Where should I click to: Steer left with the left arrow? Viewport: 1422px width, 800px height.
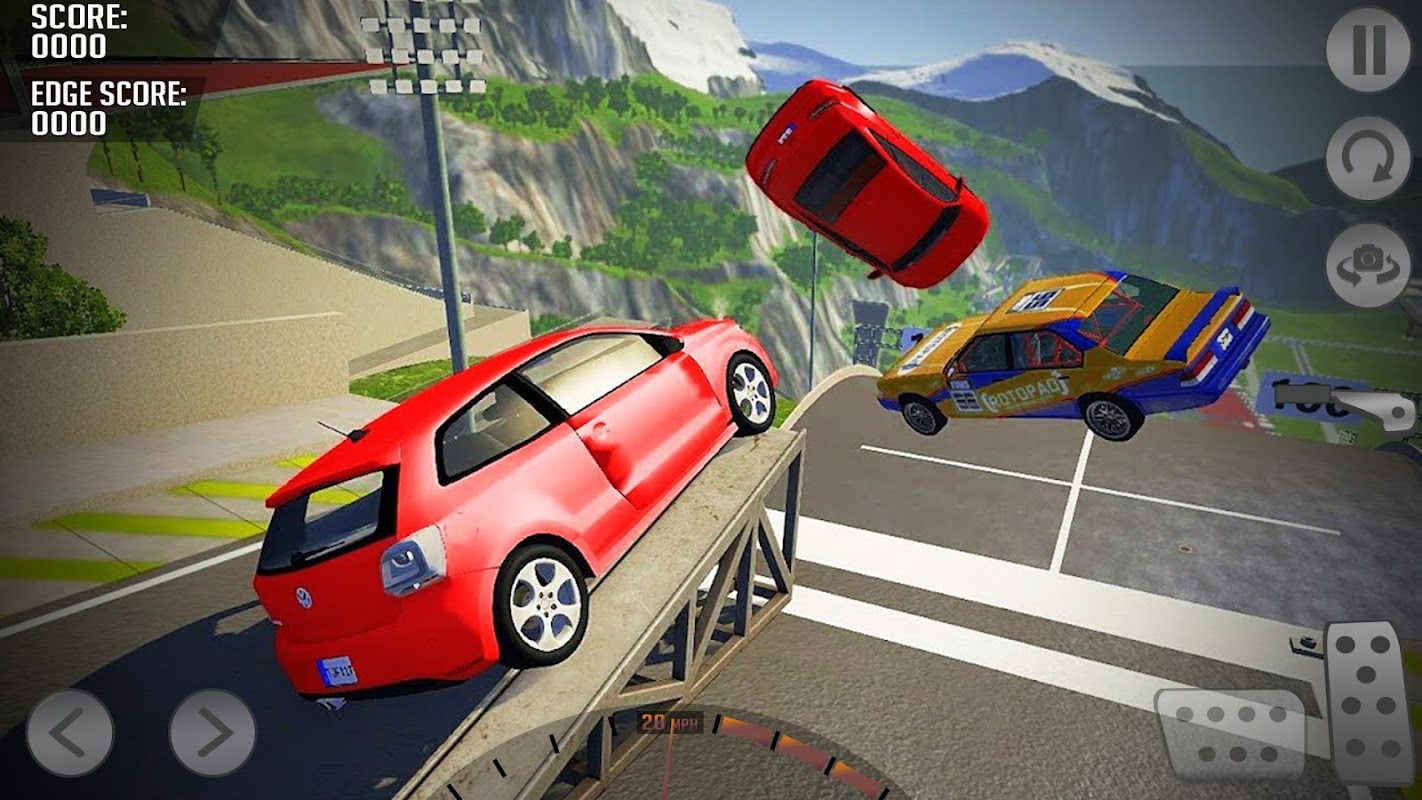[x=69, y=732]
